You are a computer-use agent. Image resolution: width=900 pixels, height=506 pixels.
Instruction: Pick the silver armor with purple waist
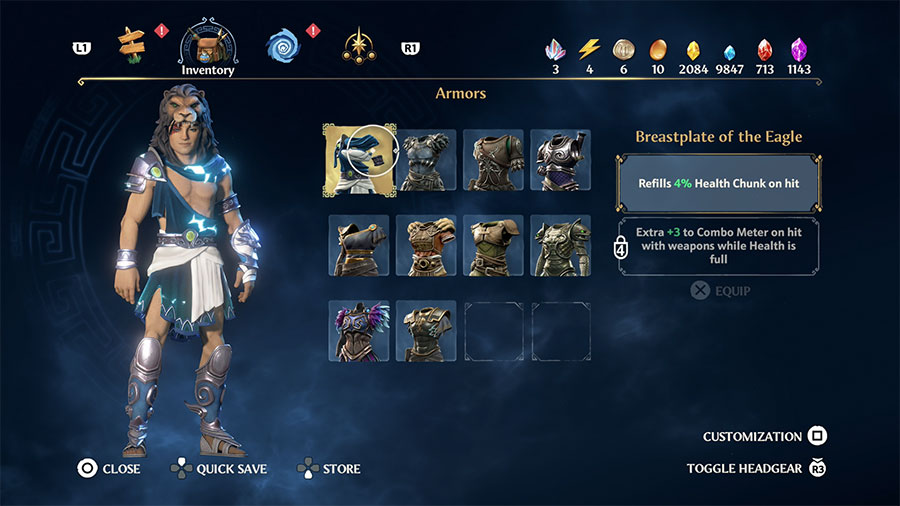560,159
